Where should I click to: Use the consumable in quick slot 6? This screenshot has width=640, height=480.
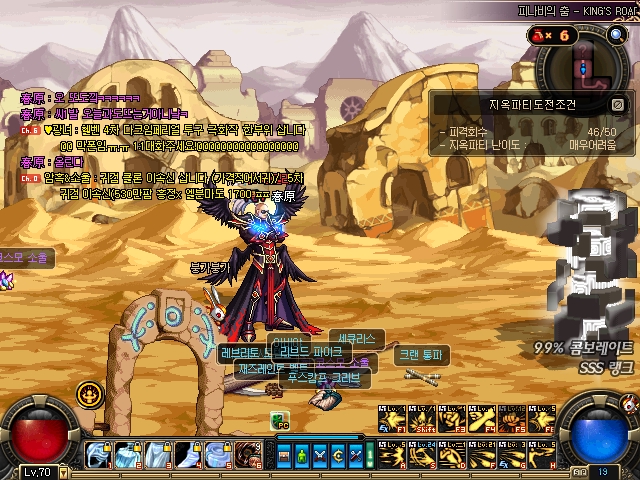click(x=247, y=455)
